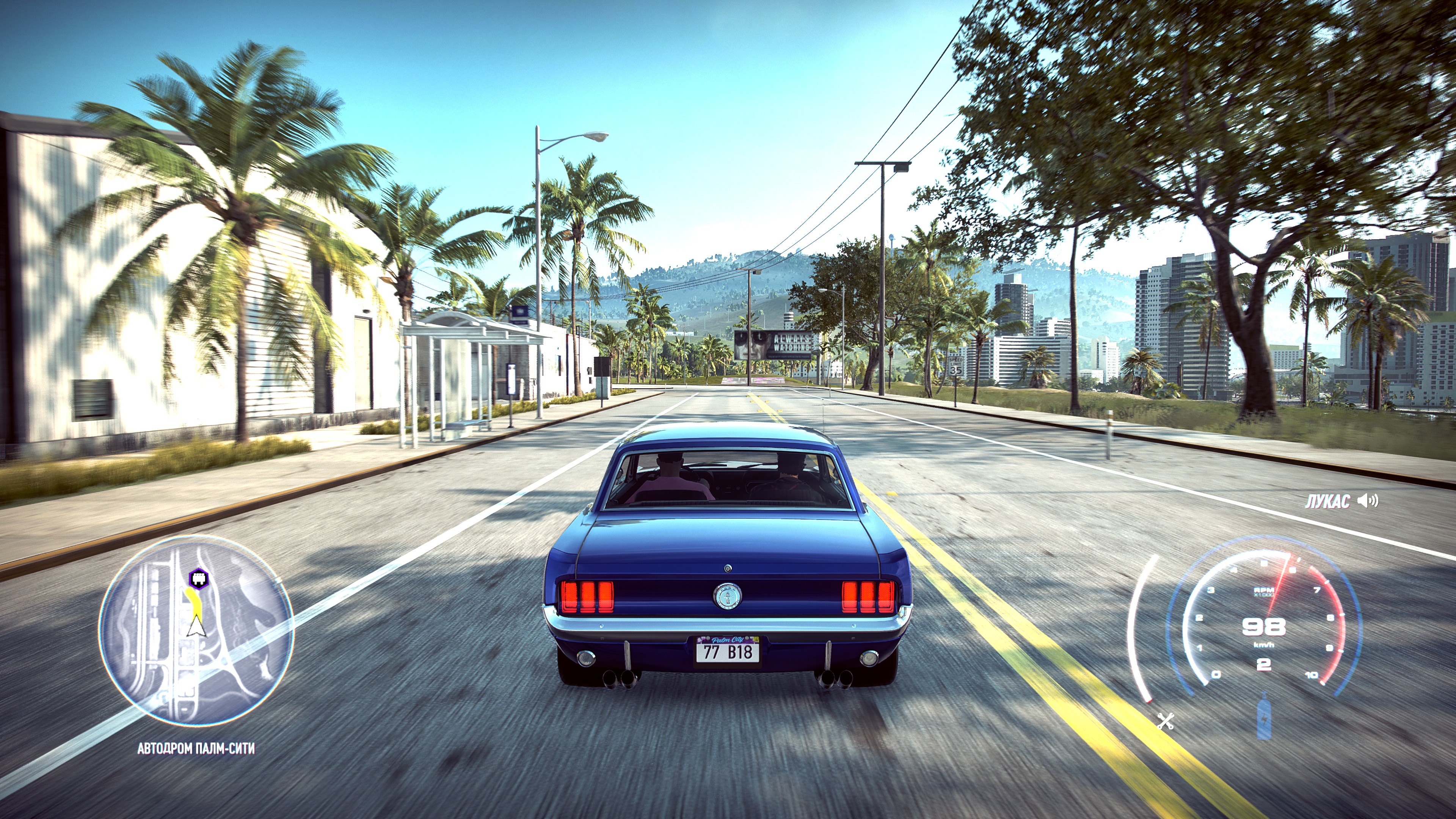Select the repair wrench icon

(1166, 721)
